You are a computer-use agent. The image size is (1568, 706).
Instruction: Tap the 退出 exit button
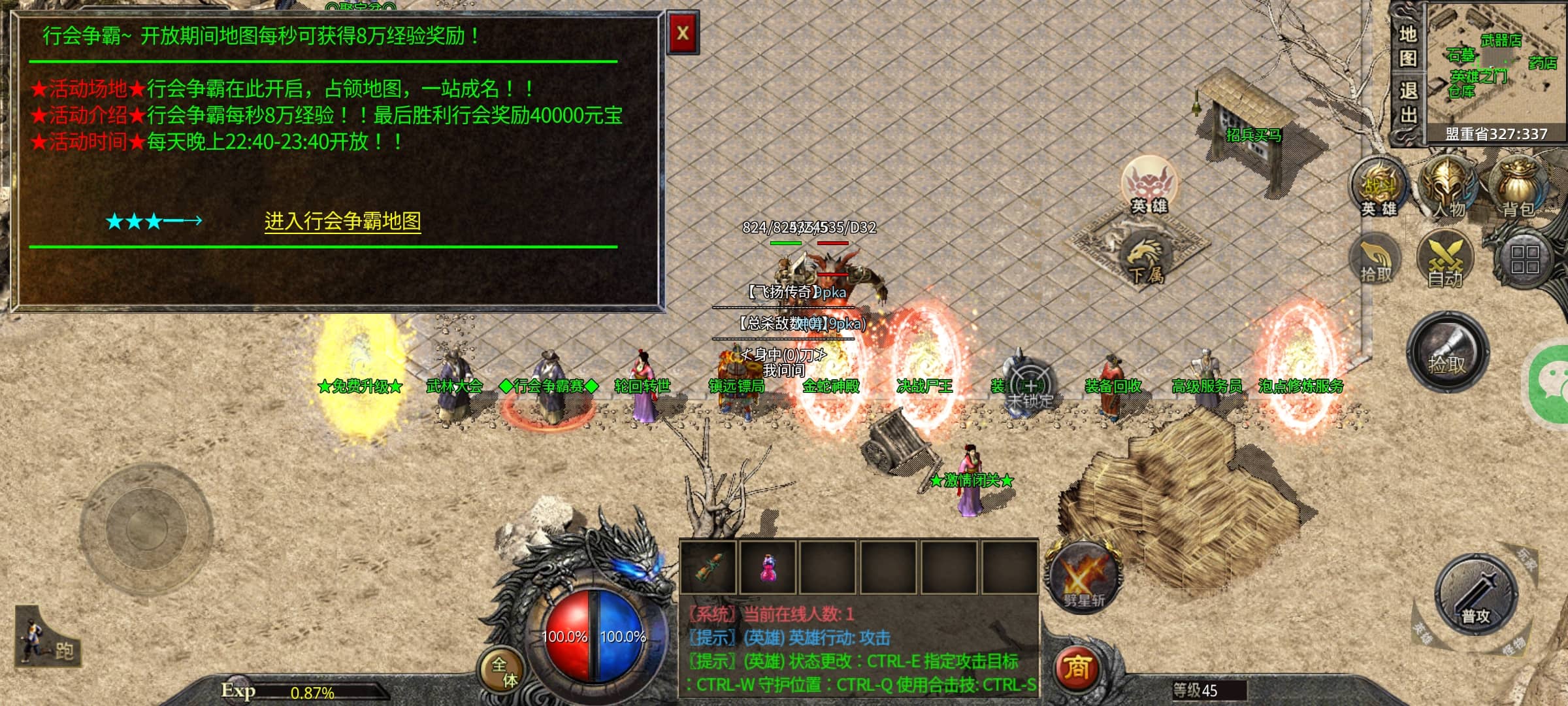click(x=1407, y=103)
